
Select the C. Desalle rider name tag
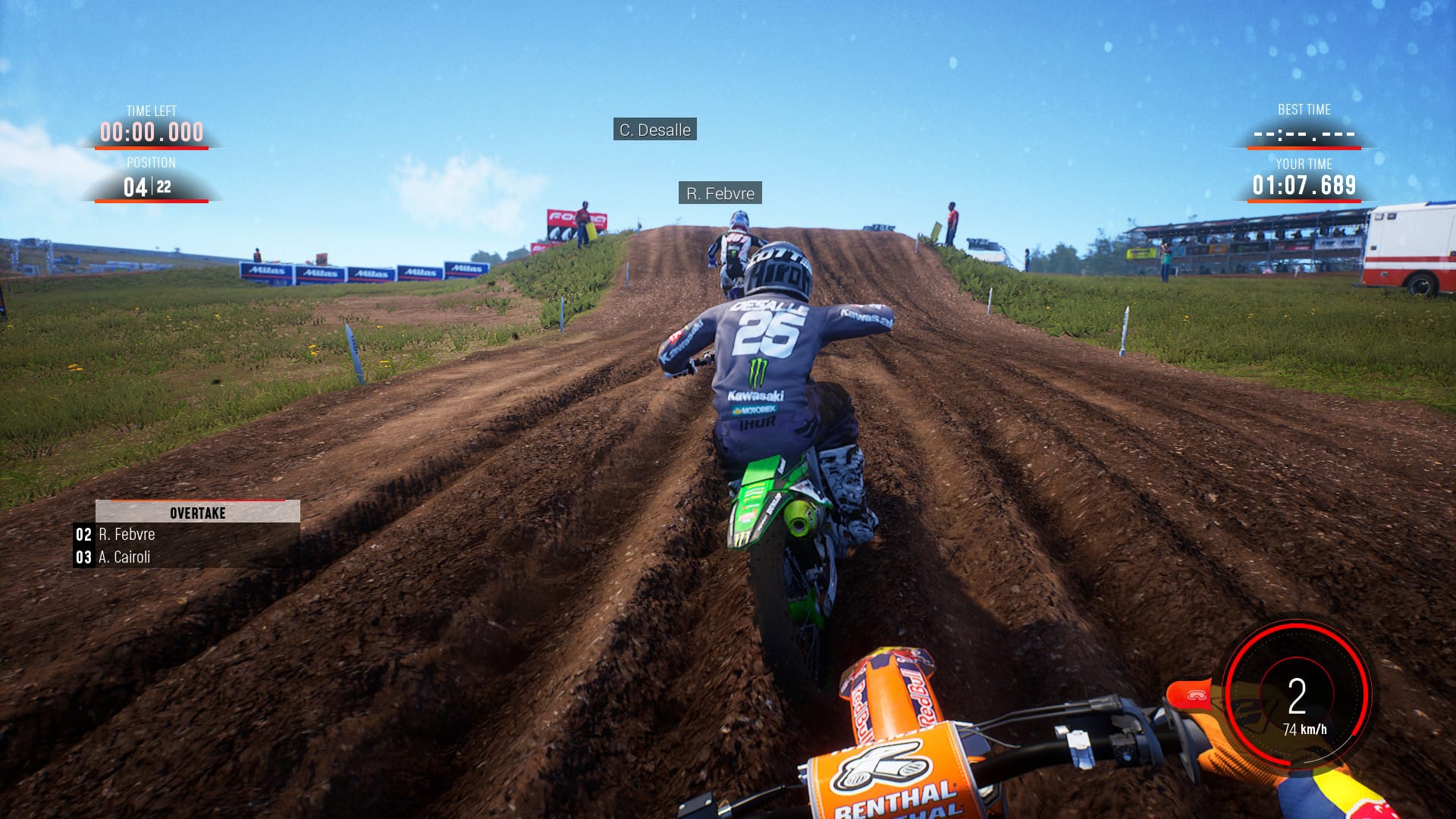click(654, 130)
